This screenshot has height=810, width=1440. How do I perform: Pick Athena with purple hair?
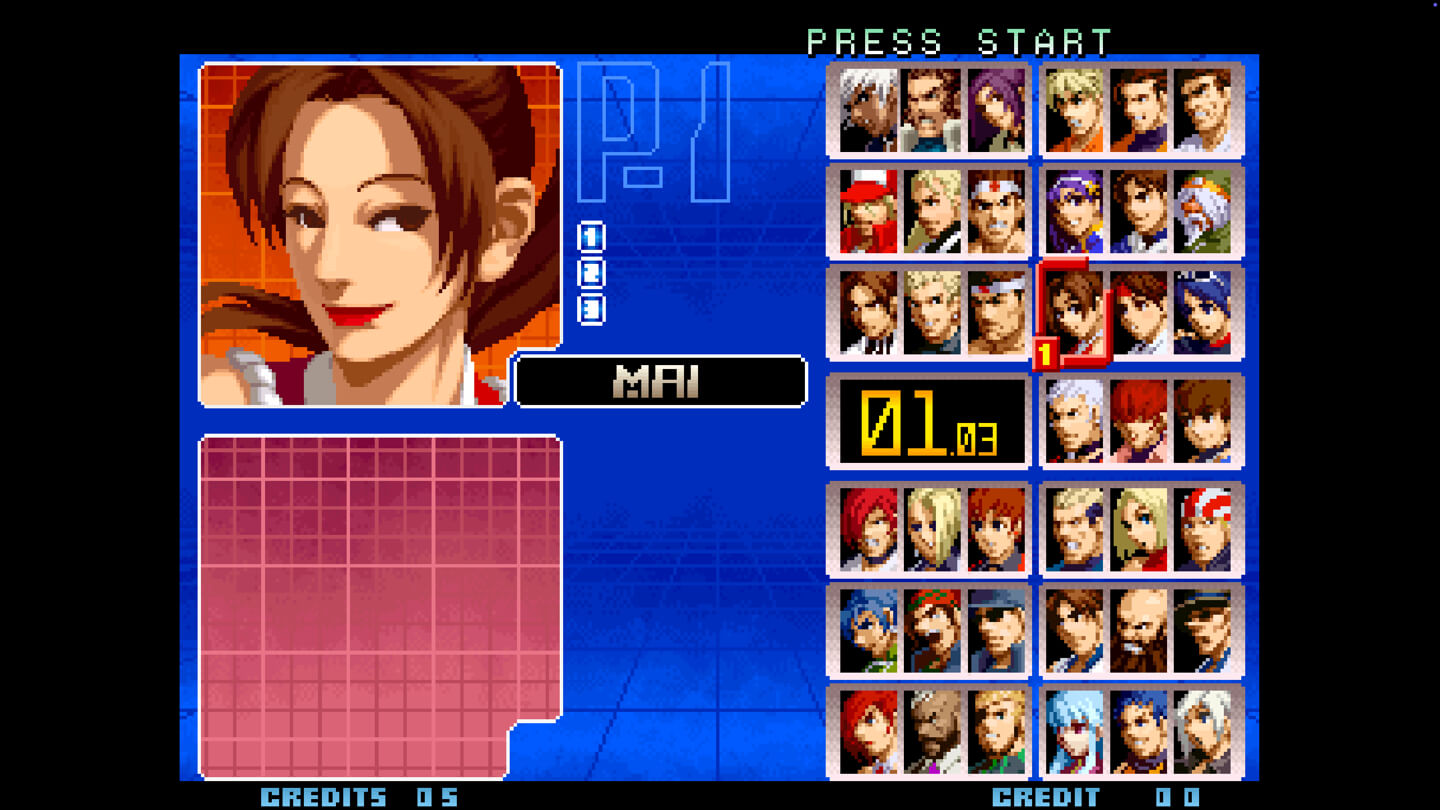coord(1075,211)
